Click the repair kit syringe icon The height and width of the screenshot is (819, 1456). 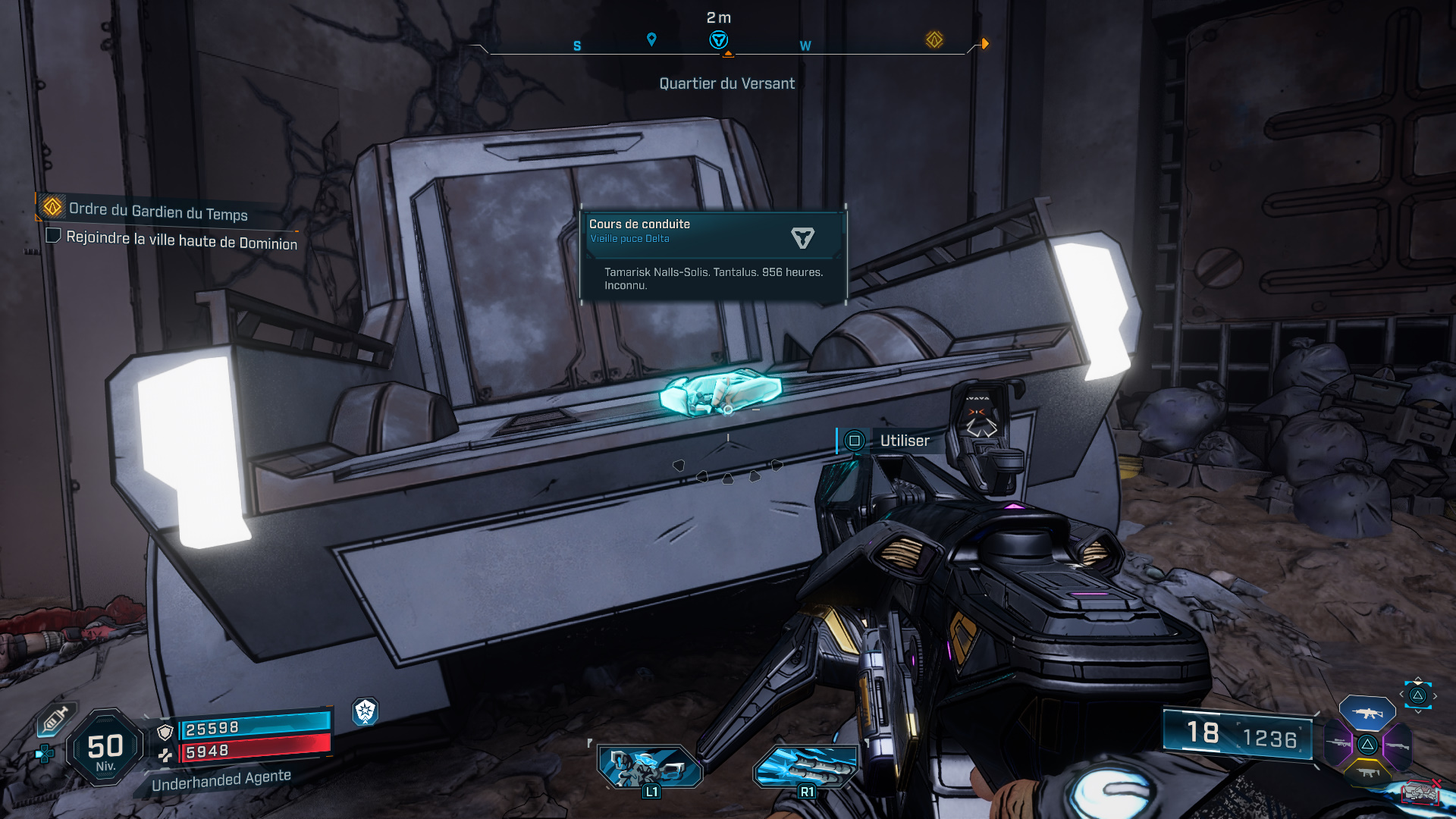[x=55, y=720]
